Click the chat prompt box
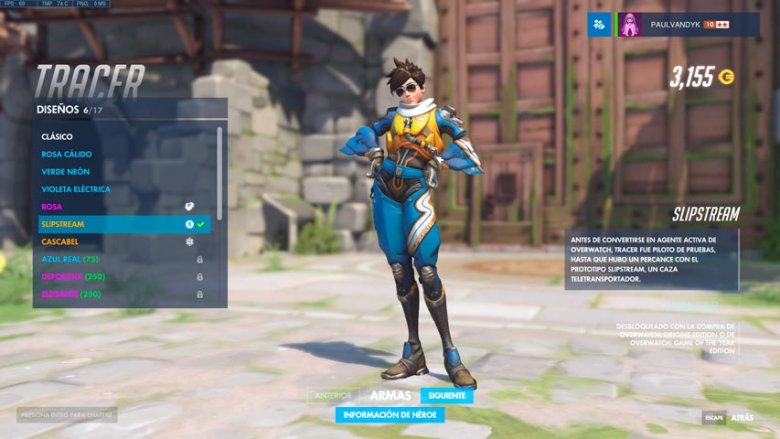780x439 pixels. [67, 414]
